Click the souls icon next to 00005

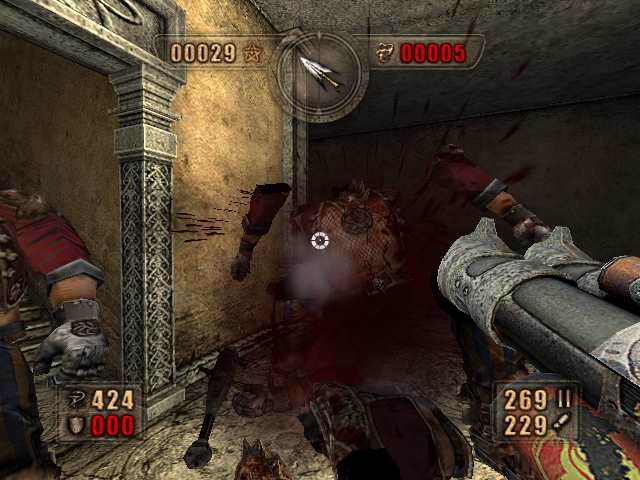pos(386,53)
